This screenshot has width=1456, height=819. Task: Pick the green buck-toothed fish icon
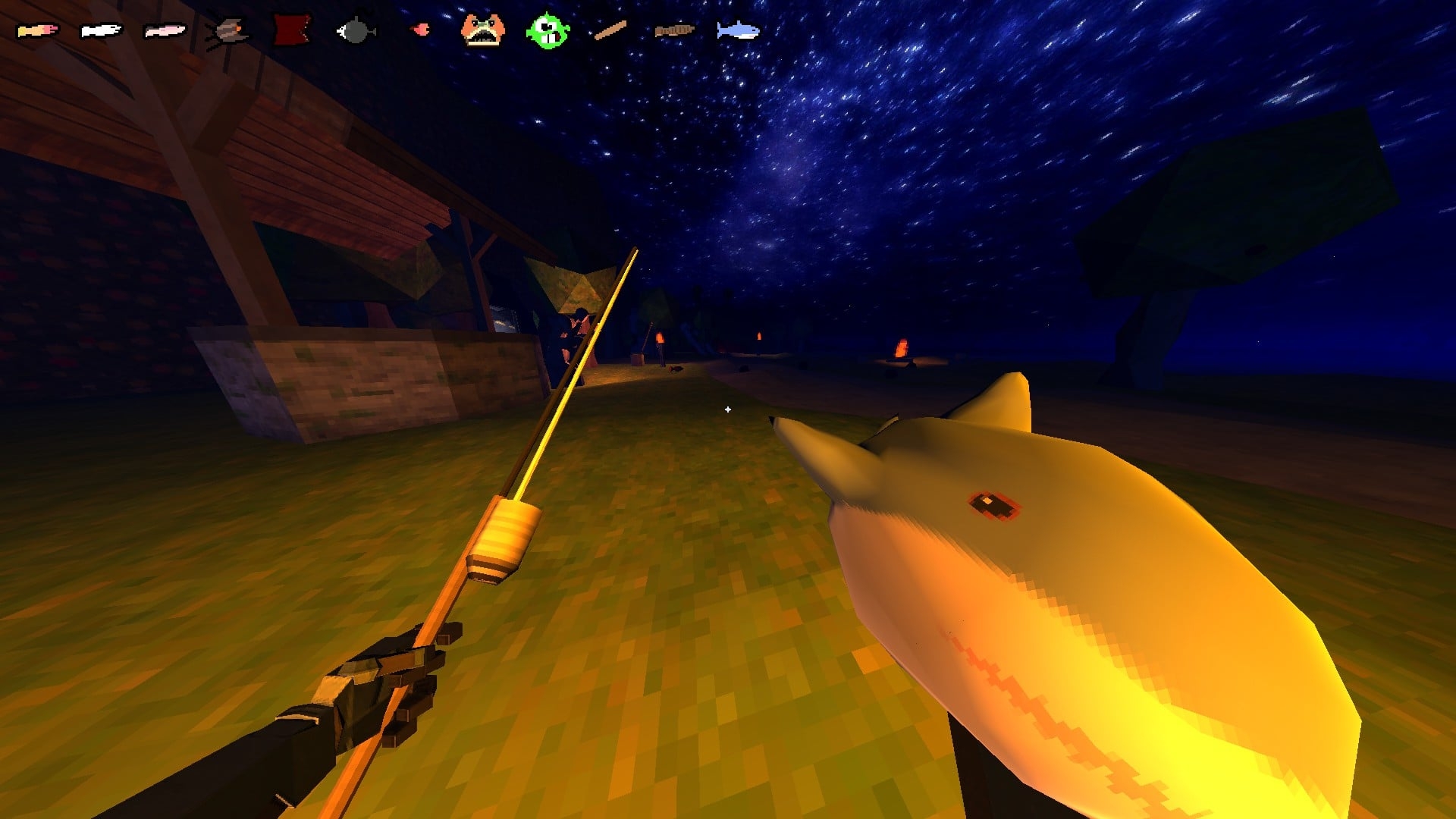[x=547, y=30]
